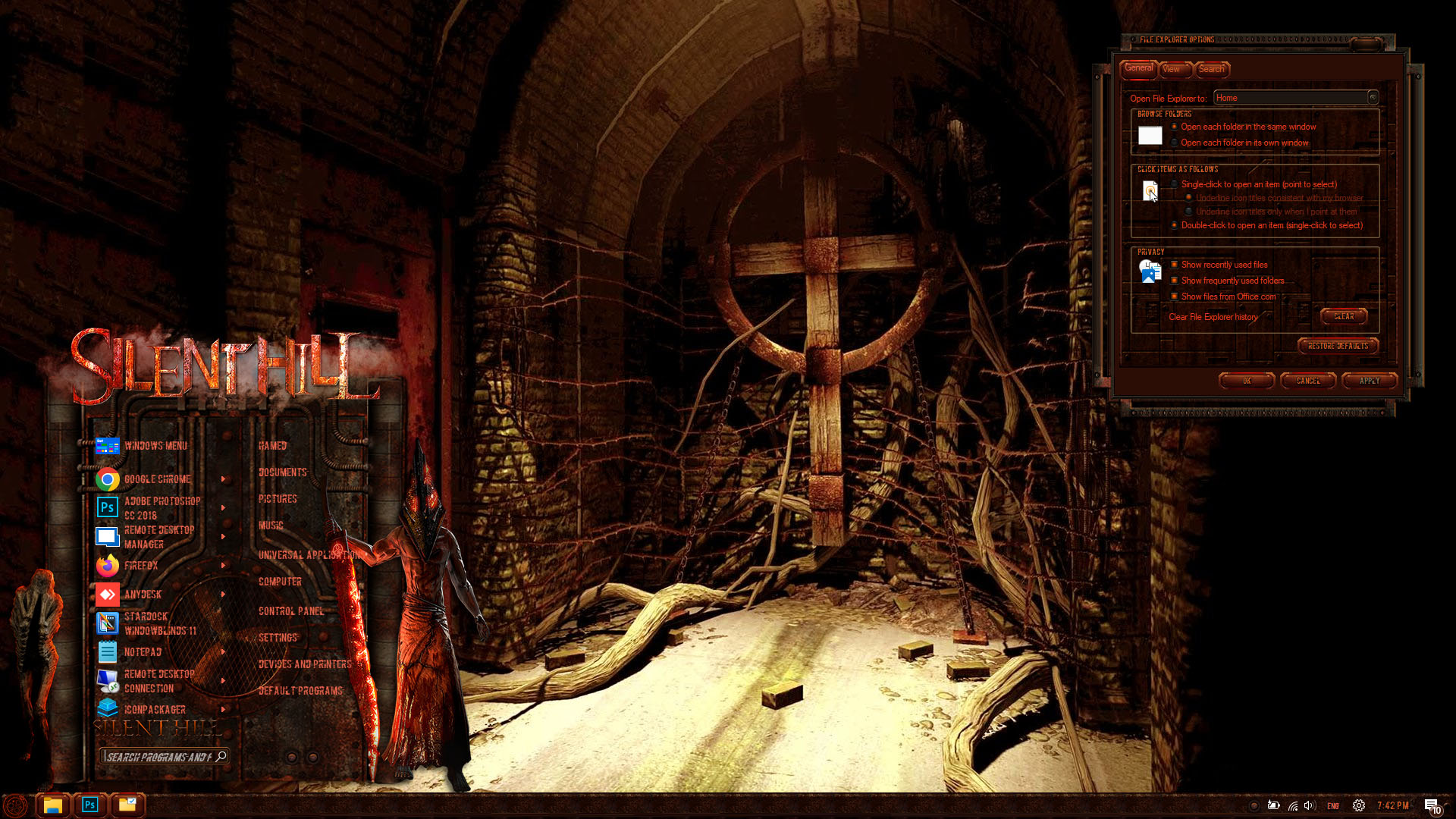Confirm the dialog with OK

click(x=1246, y=381)
